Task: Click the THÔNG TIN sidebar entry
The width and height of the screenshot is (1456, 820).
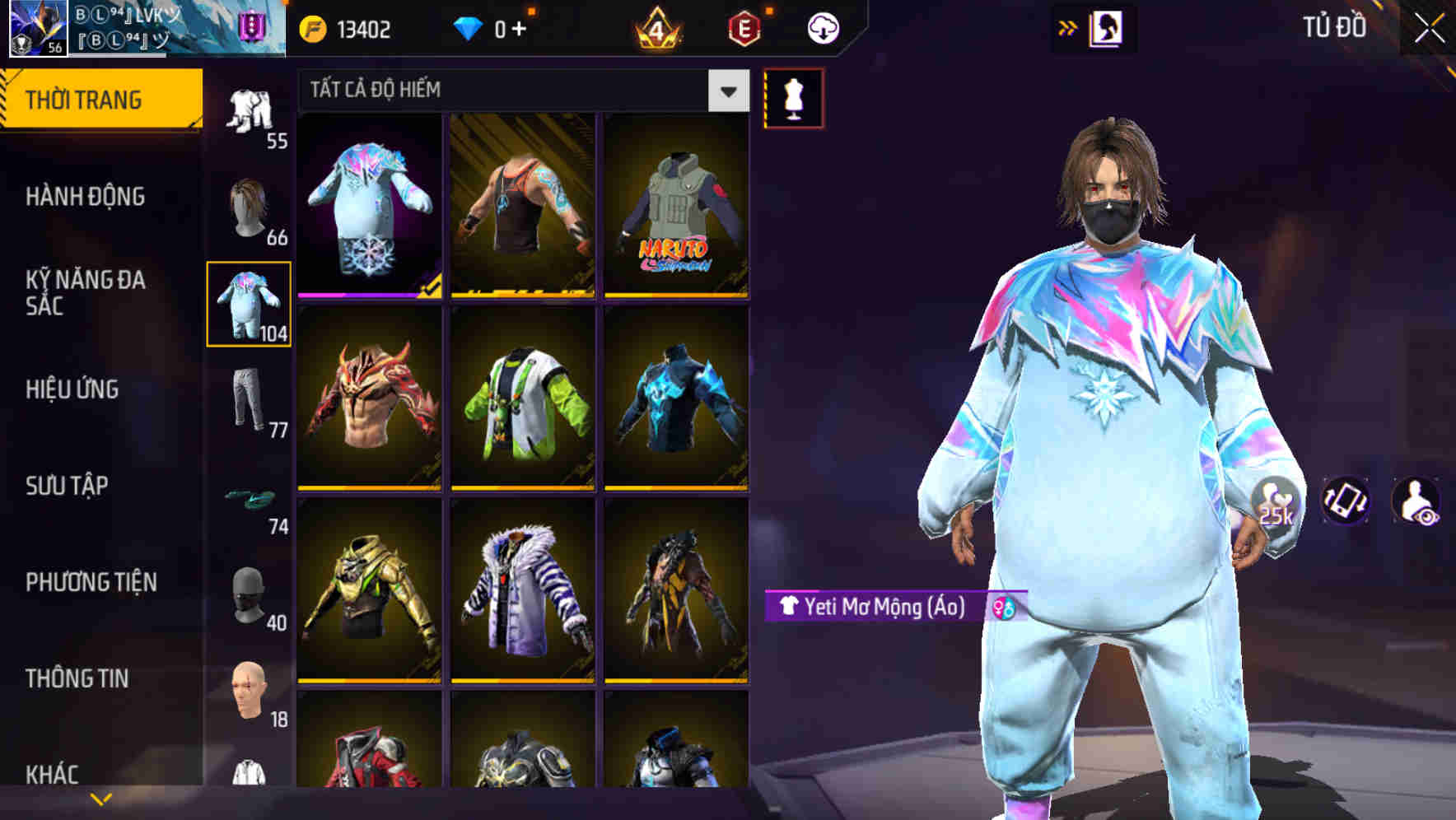Action: 78,678
